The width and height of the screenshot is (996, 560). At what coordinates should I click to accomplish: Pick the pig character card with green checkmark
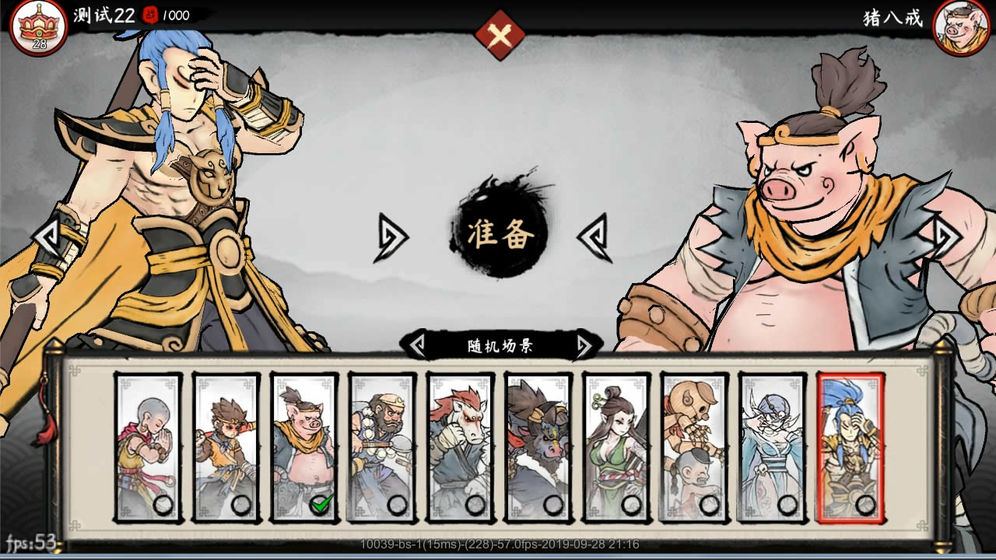304,446
